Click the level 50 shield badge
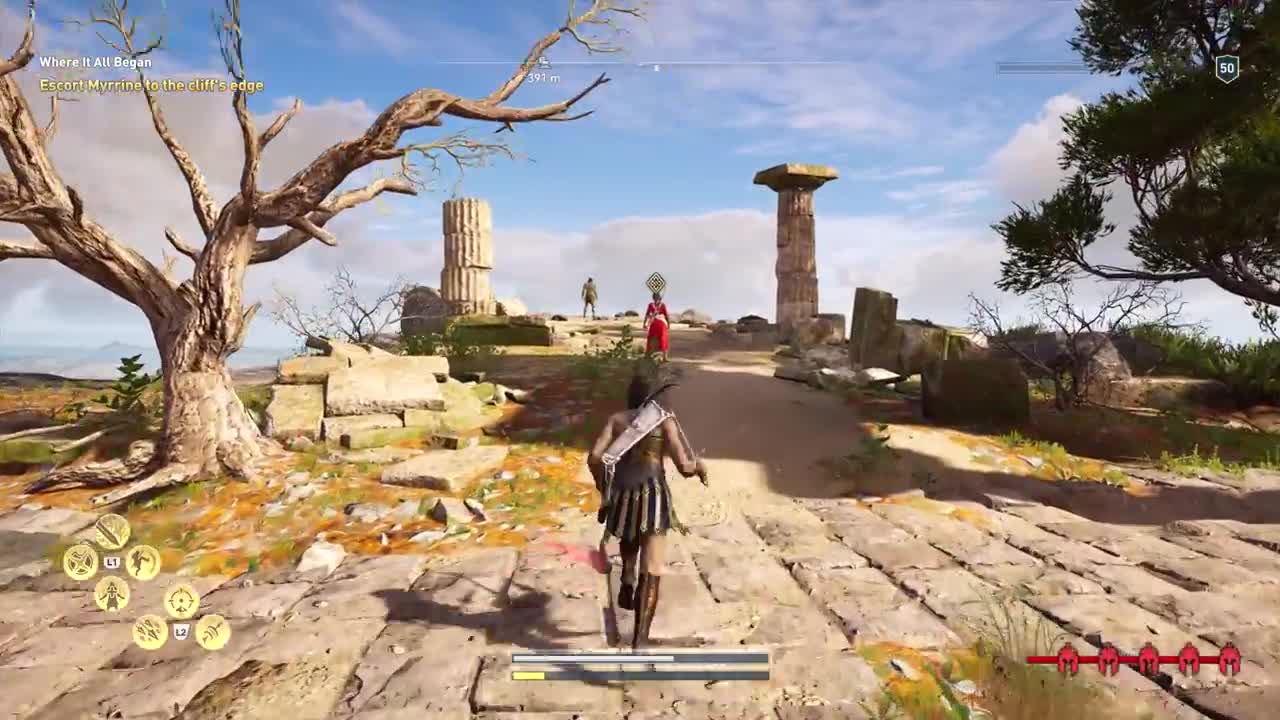Screen dimensions: 1280x720 pos(1227,68)
